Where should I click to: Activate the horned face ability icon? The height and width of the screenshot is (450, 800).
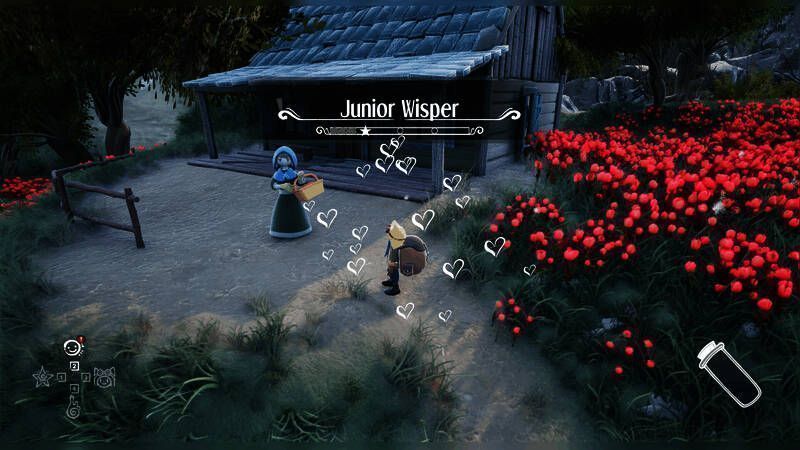coord(104,377)
